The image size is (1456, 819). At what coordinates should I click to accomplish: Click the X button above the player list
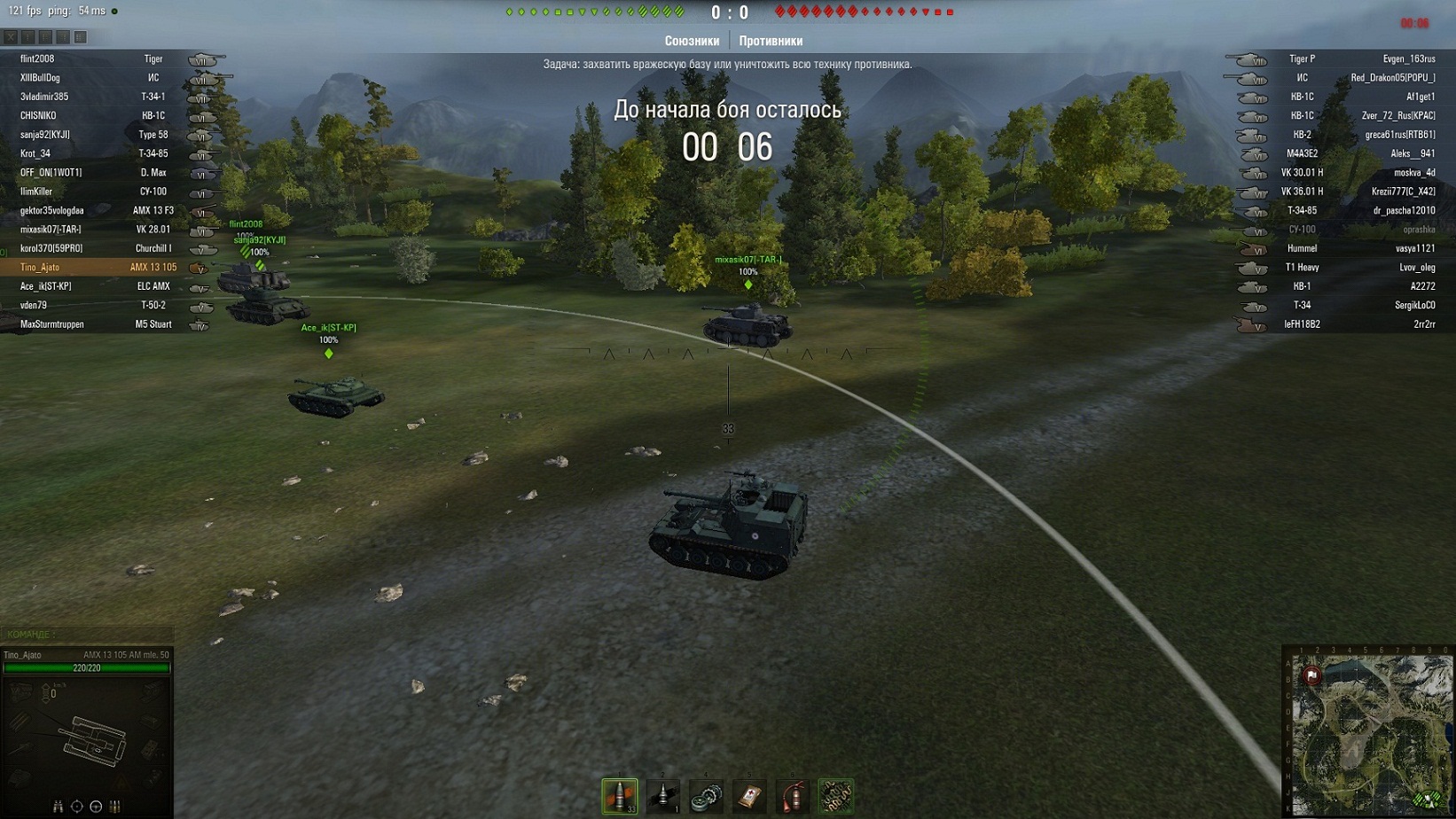pyautogui.click(x=11, y=37)
